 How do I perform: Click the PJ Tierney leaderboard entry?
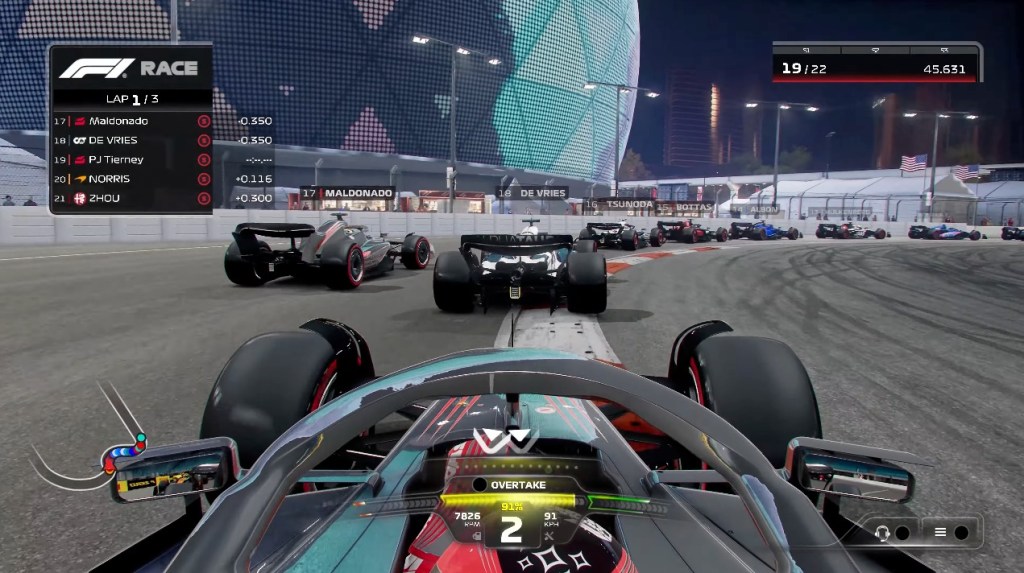[x=131, y=159]
